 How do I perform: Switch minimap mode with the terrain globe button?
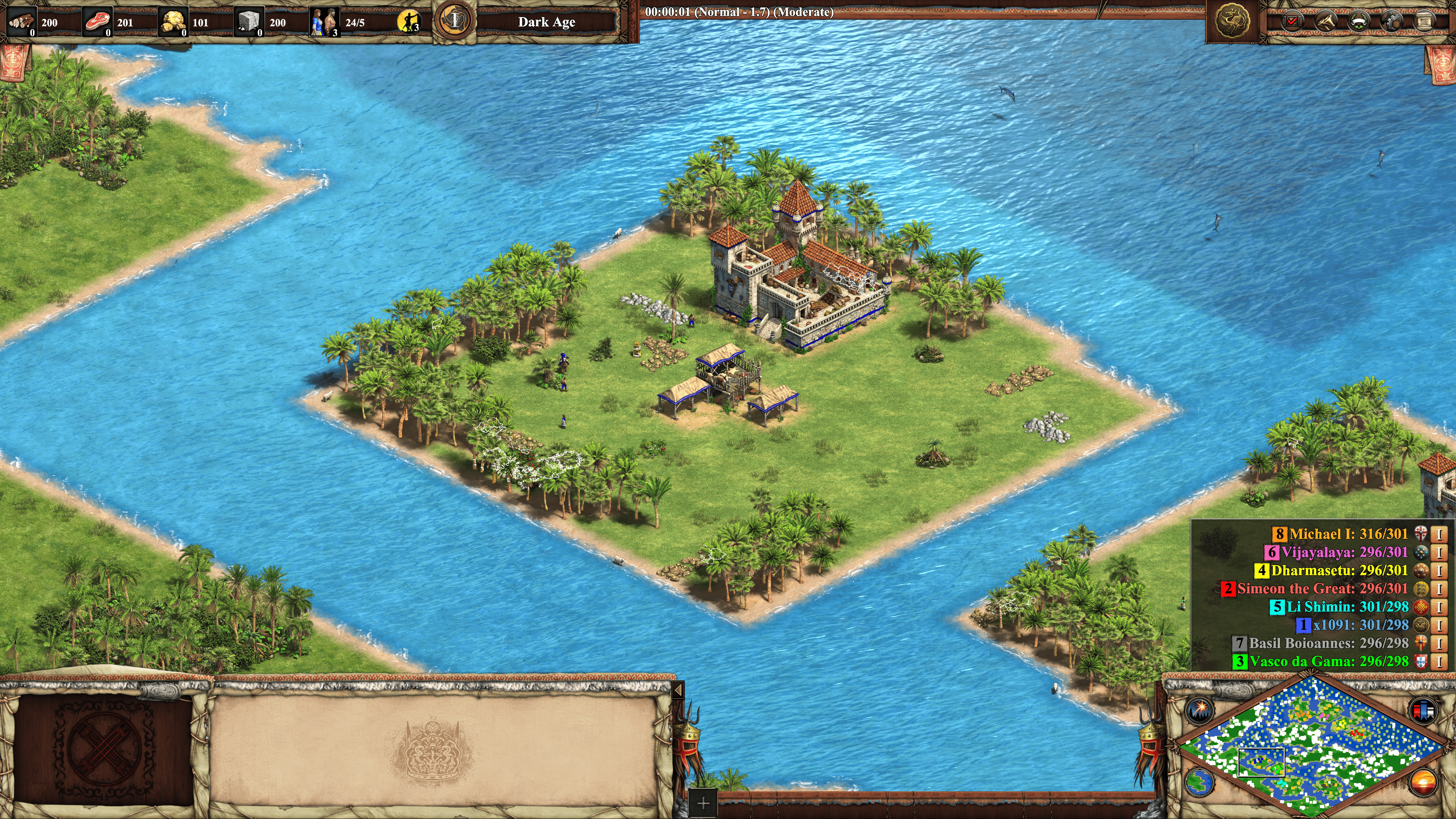(x=1199, y=782)
